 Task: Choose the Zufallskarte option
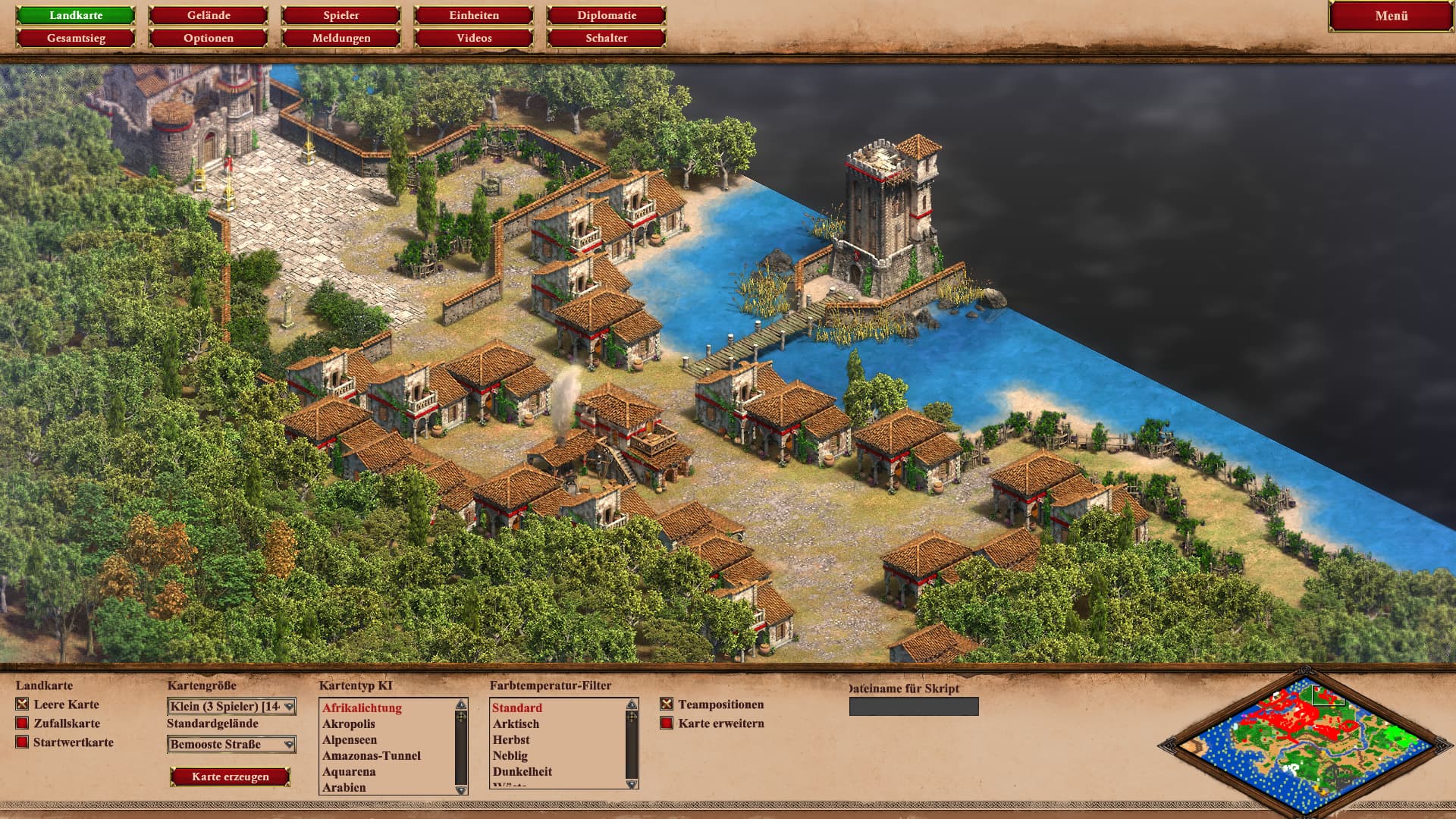click(23, 723)
